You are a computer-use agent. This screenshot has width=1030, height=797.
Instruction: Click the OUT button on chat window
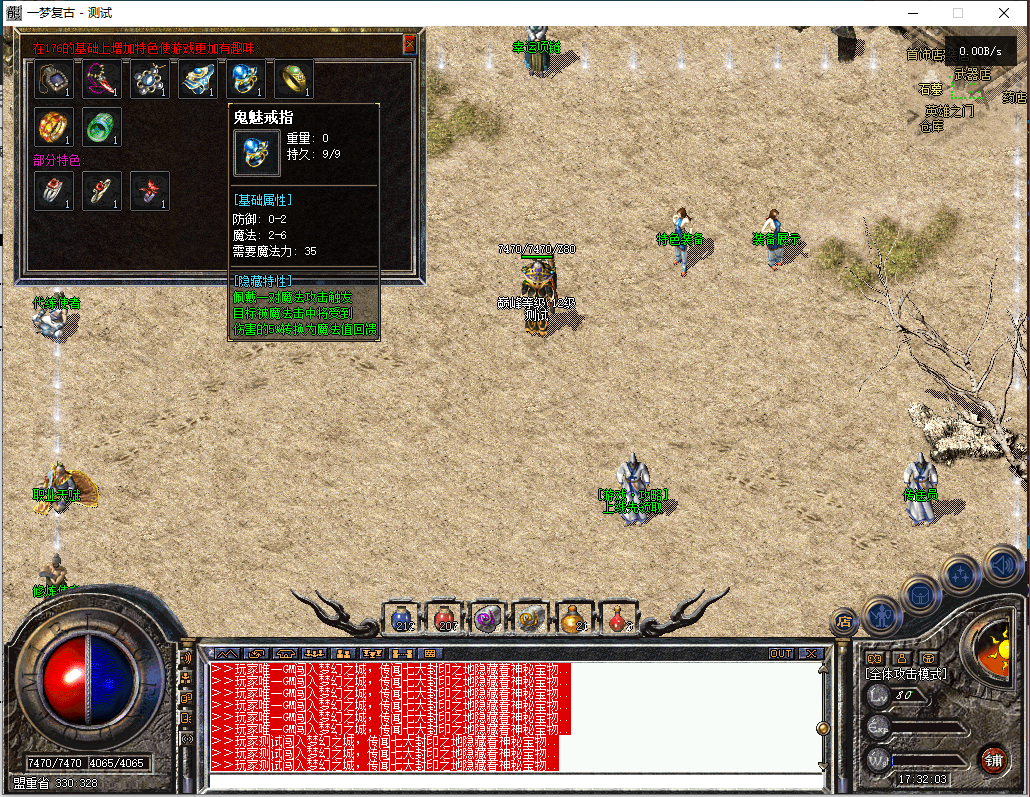[781, 653]
